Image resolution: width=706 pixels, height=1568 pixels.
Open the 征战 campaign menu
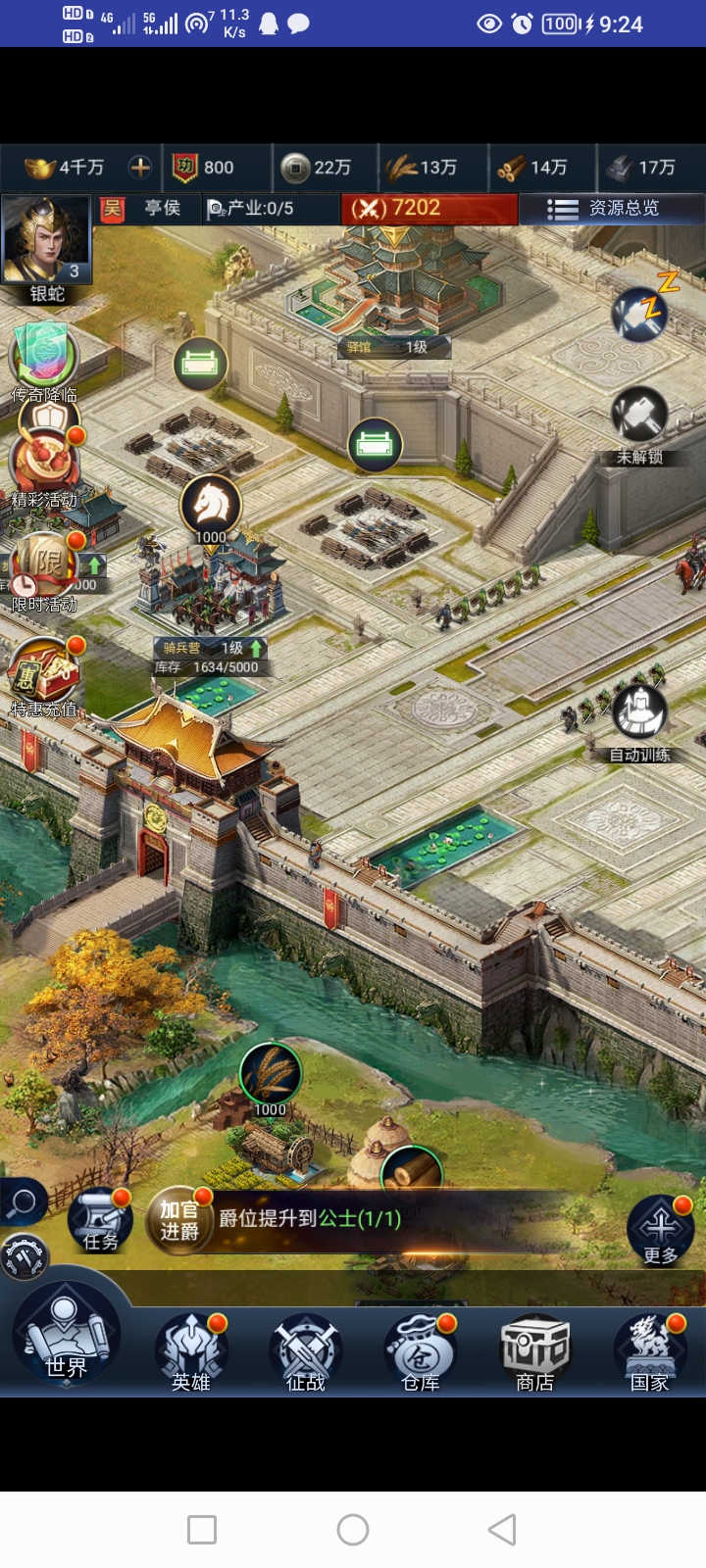point(305,1352)
